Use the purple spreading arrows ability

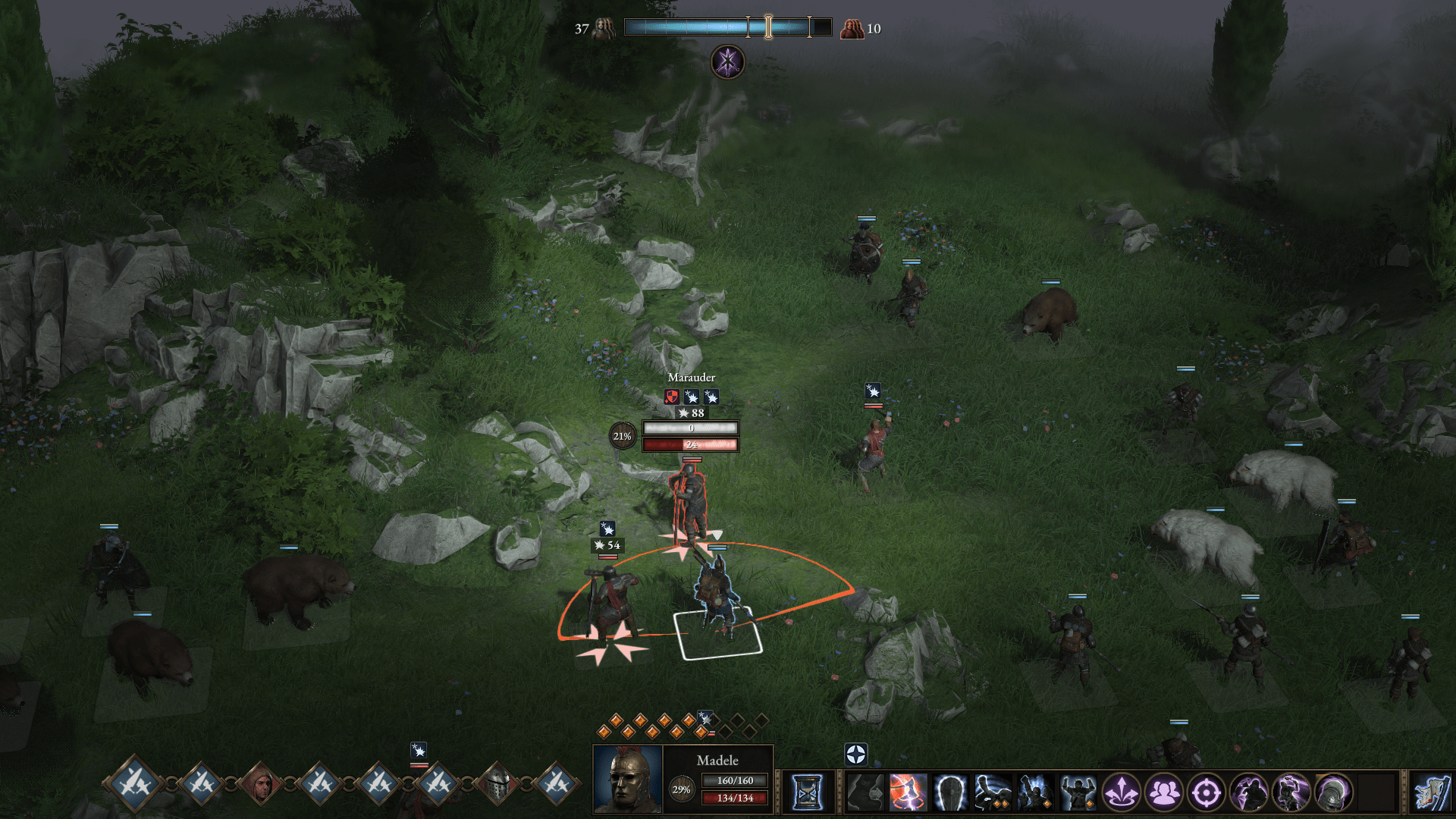pos(1121,792)
